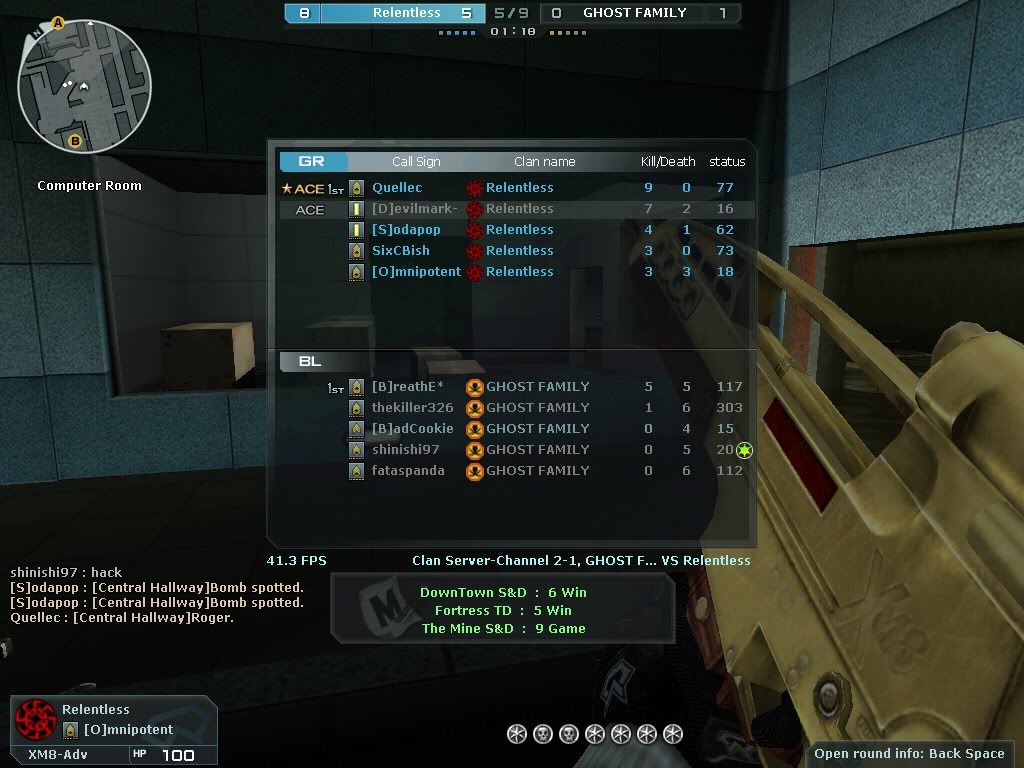The width and height of the screenshot is (1024, 768).
Task: Click the green star icon beside shinishi97
Action: click(744, 451)
